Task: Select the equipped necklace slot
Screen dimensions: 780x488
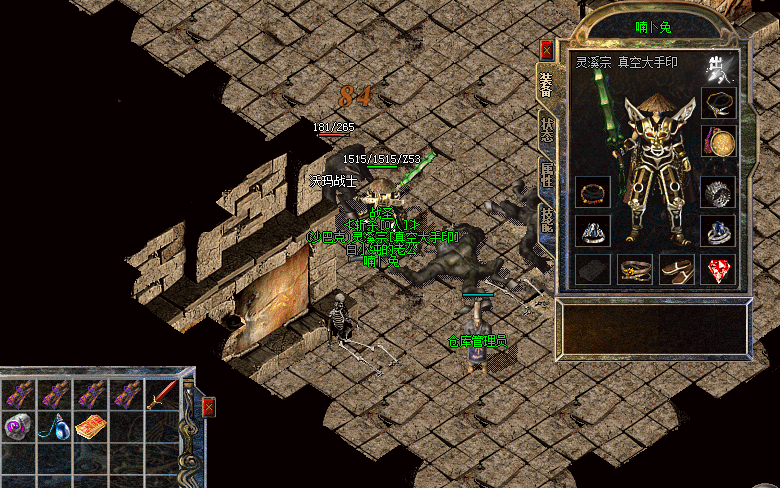Action: [718, 102]
